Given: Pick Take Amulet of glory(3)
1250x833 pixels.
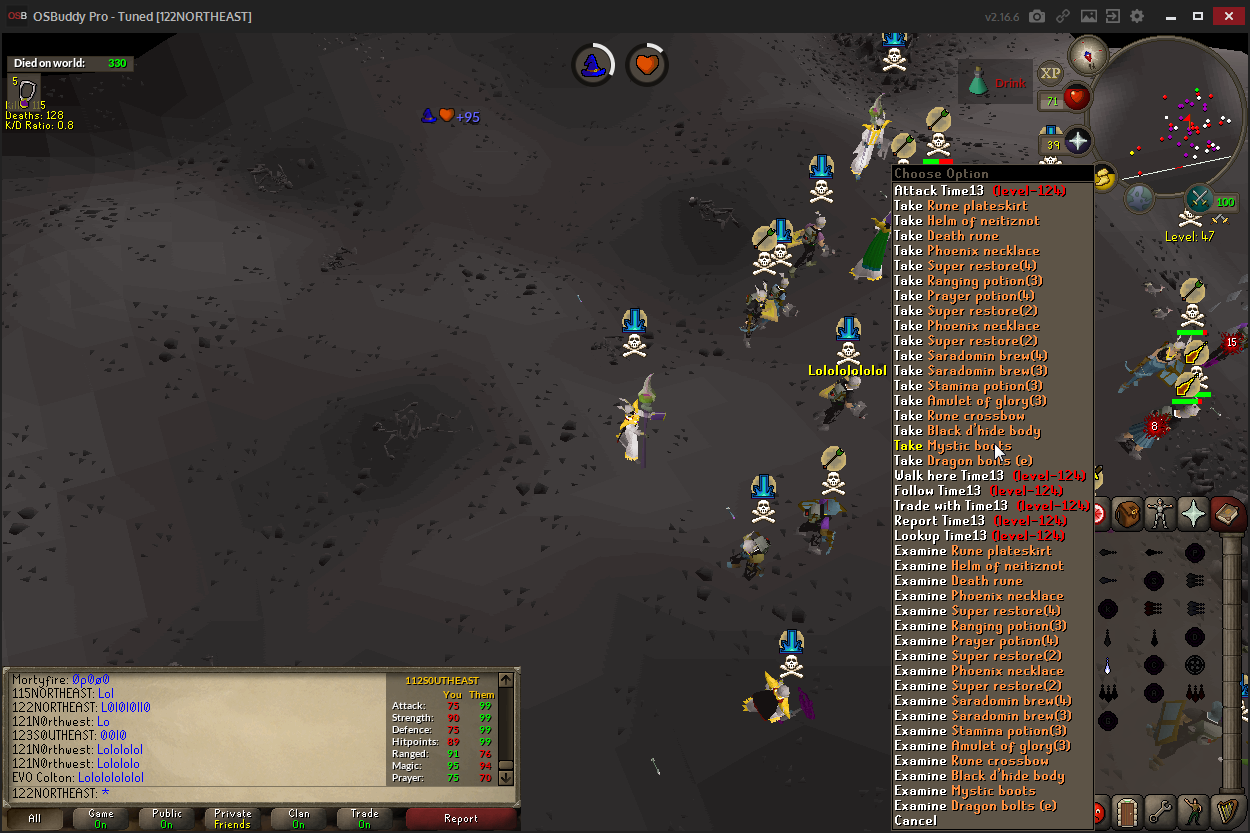Looking at the screenshot, I should click(x=970, y=400).
